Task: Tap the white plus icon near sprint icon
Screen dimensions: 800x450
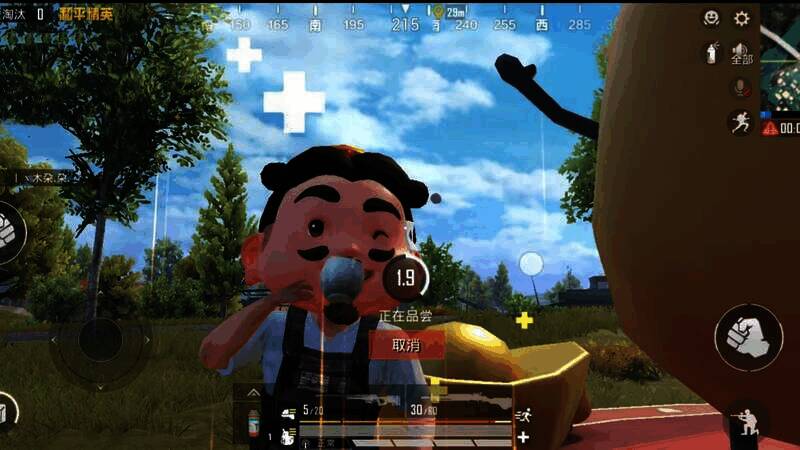Action: pos(523,437)
